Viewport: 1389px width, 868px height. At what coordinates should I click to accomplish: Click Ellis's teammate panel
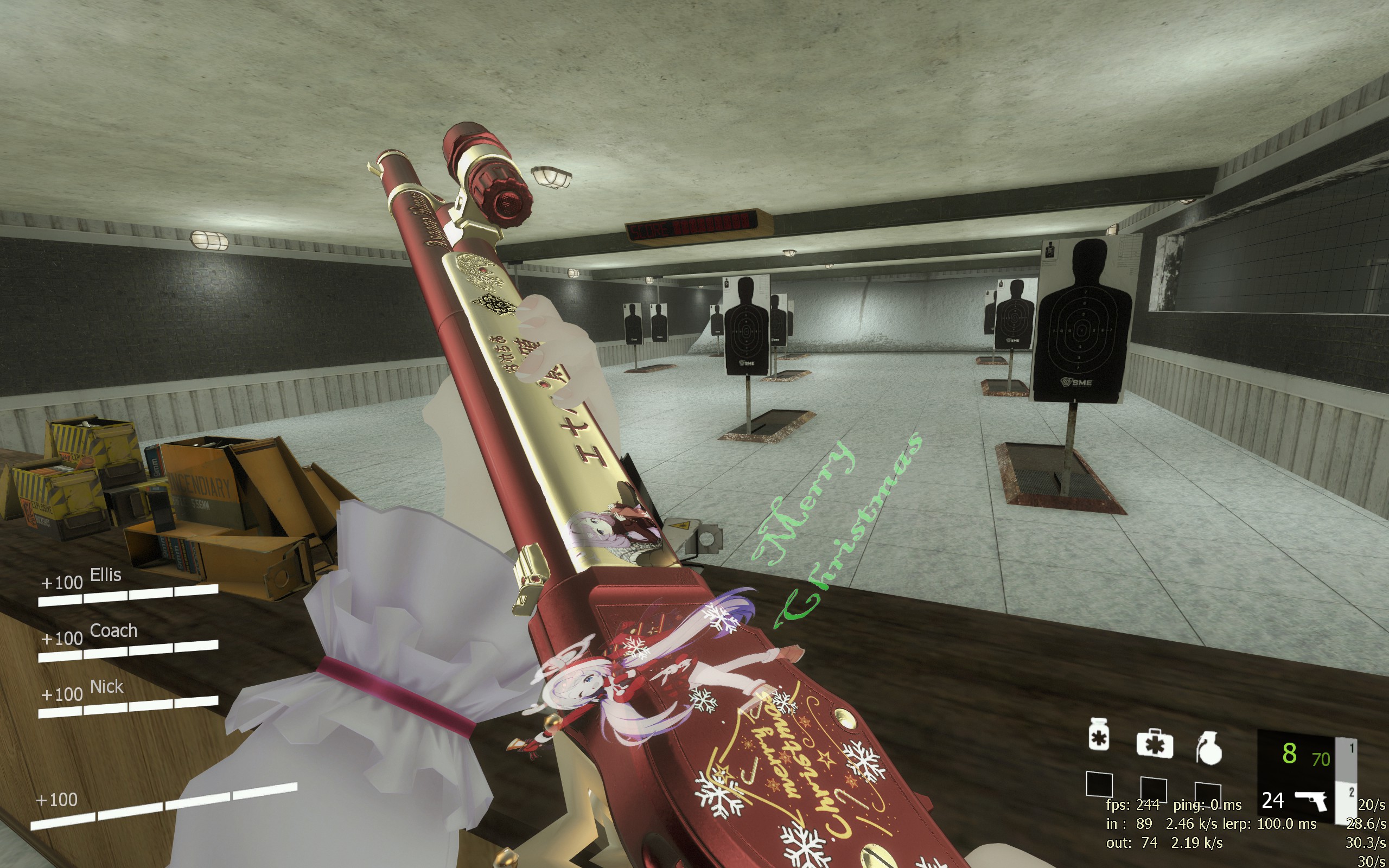pos(128,586)
